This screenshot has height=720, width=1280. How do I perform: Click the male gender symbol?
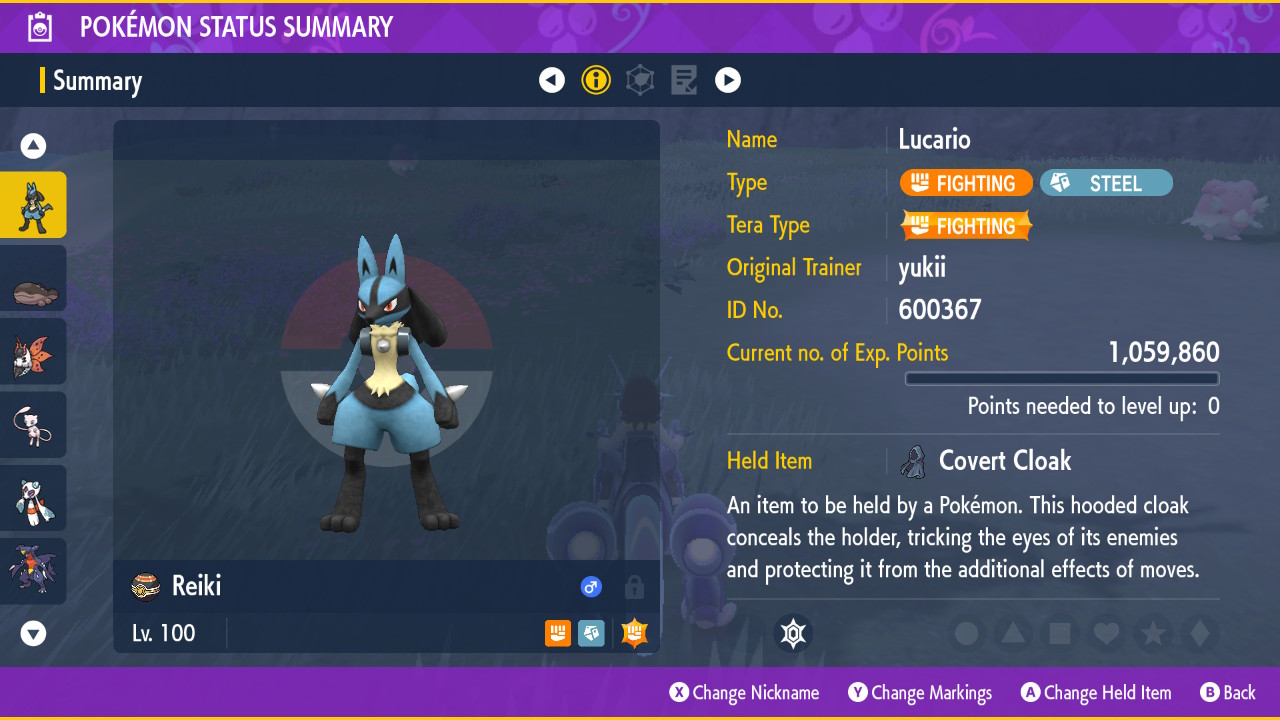pos(591,587)
